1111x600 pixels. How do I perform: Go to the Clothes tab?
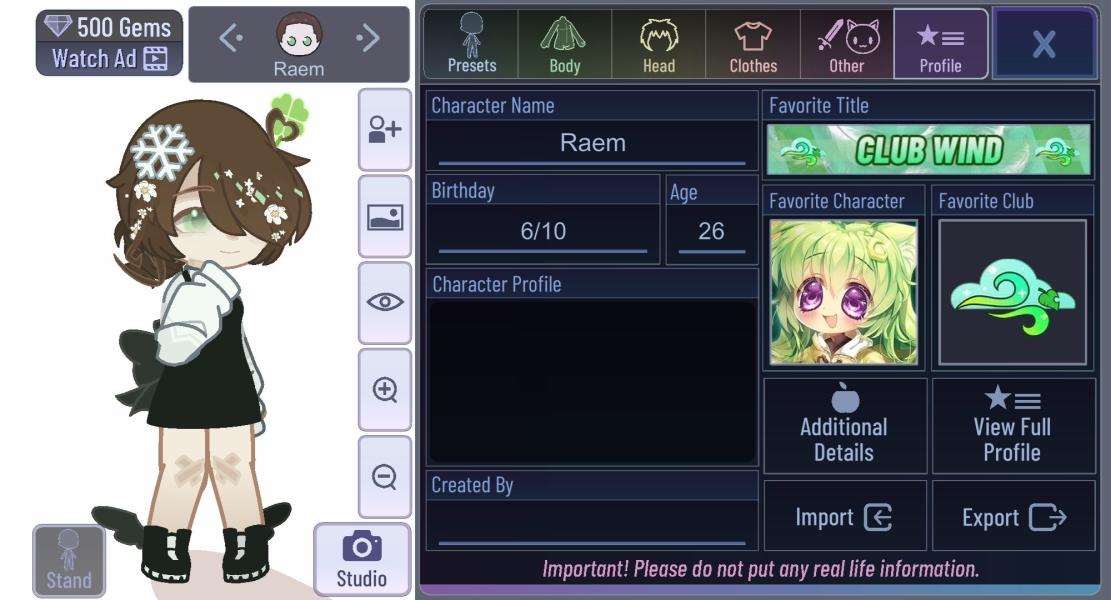[753, 44]
